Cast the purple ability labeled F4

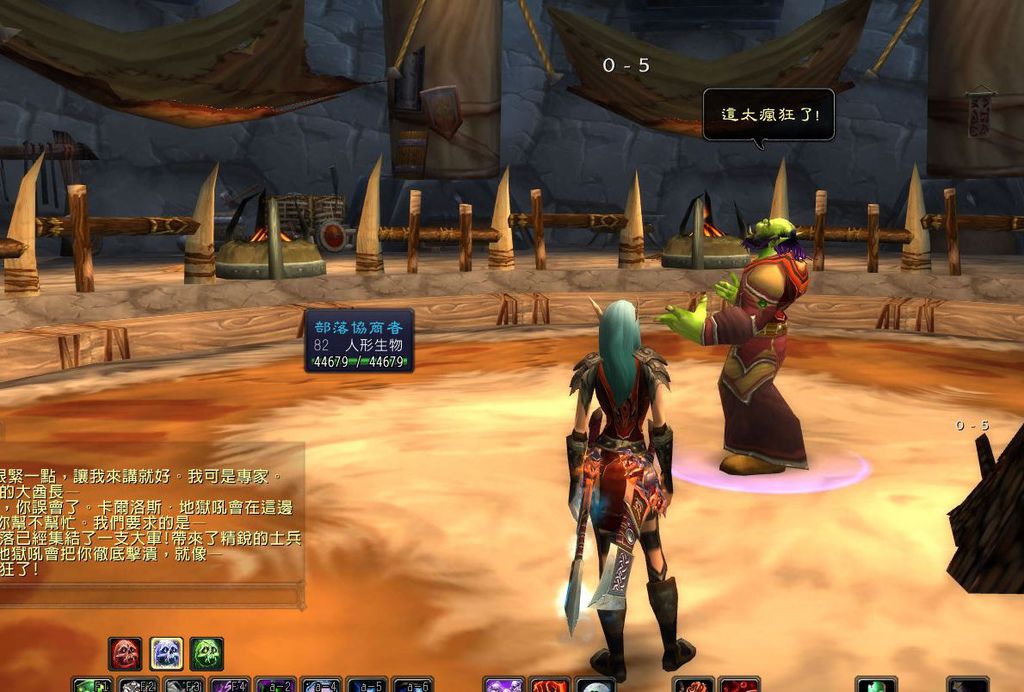tap(230, 685)
